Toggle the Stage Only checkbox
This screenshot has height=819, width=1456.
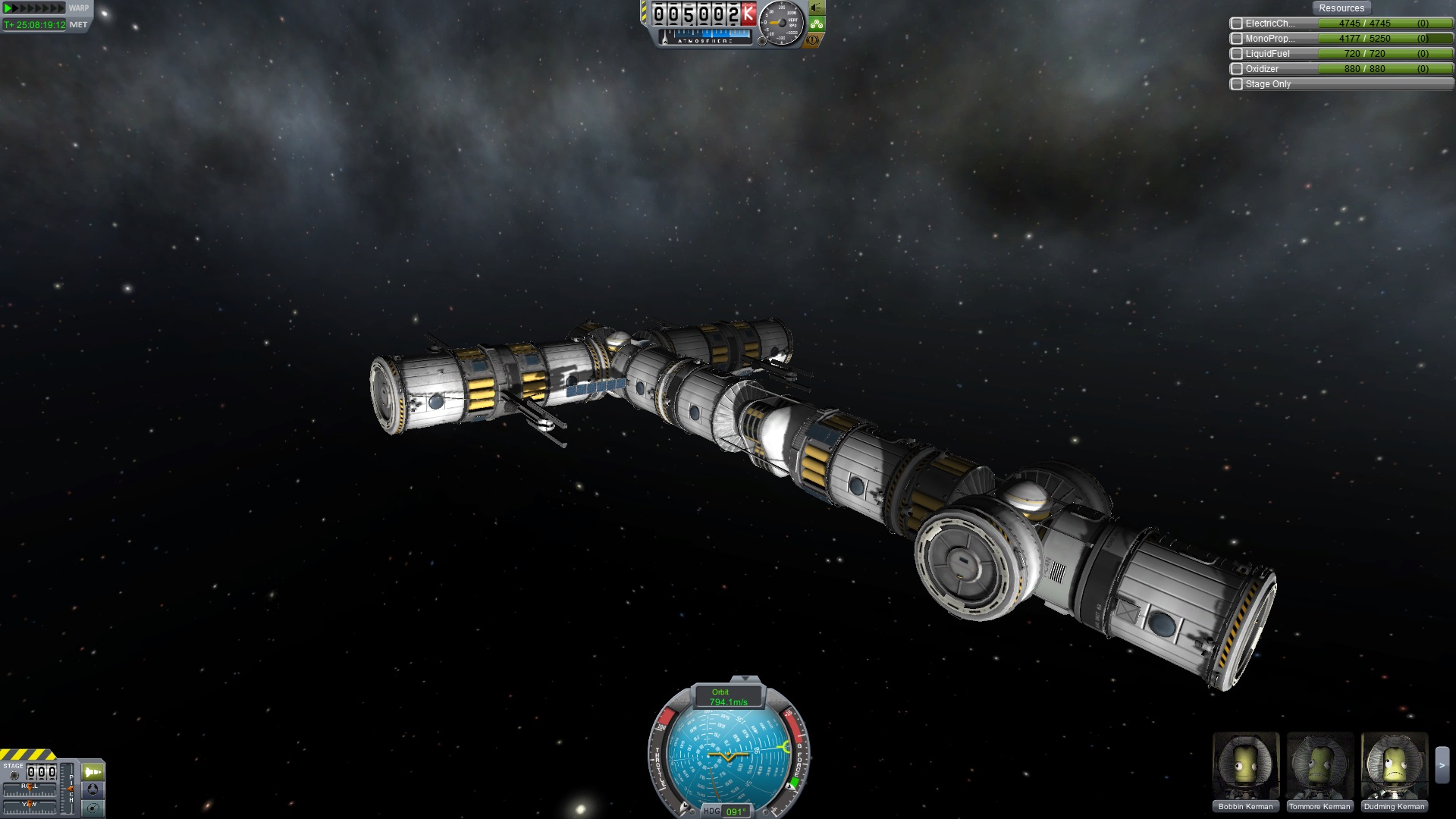pyautogui.click(x=1237, y=84)
